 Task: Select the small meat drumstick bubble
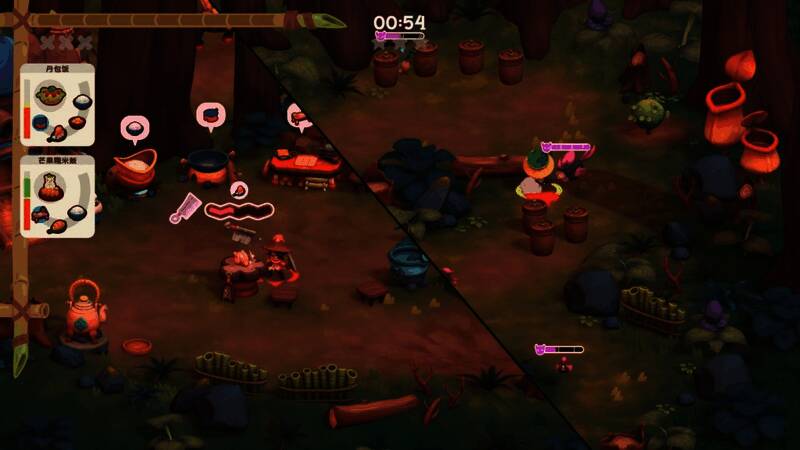click(x=238, y=189)
